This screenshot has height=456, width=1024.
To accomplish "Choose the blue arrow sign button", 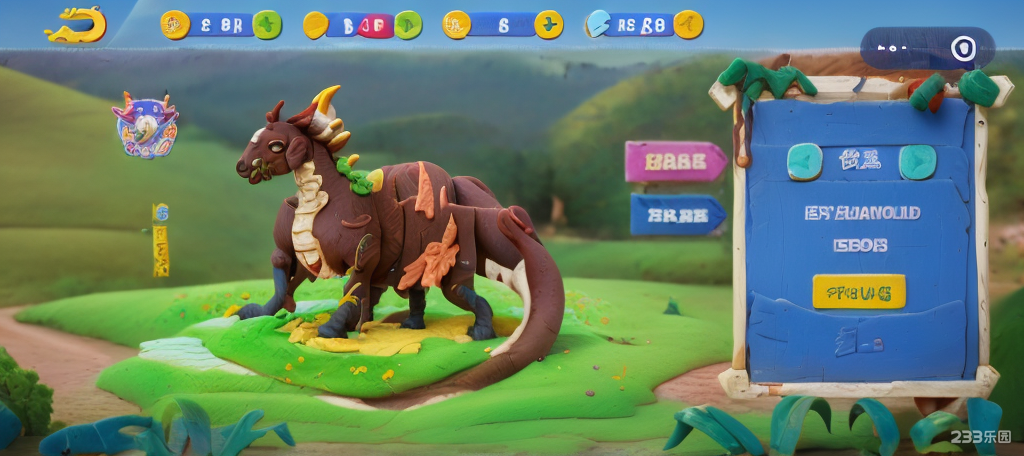I will click(676, 213).
